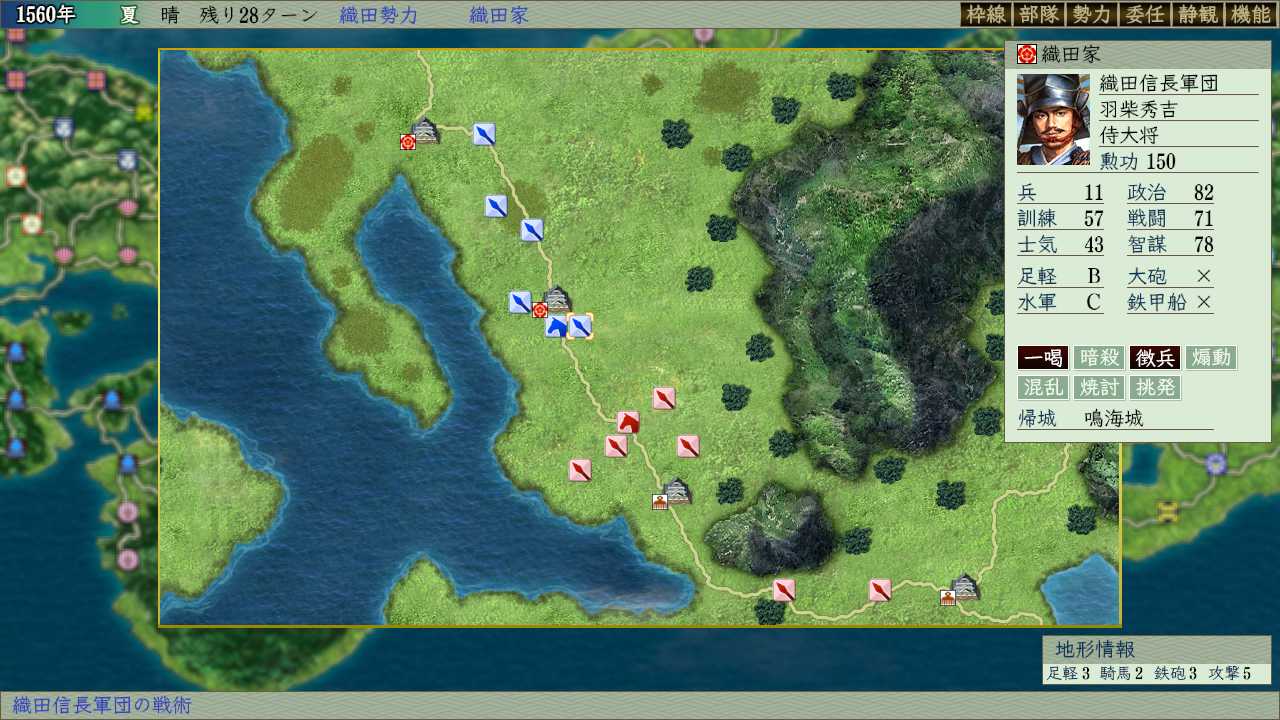
Task: Click the Oda clan crest in the info panel
Action: tap(1029, 53)
